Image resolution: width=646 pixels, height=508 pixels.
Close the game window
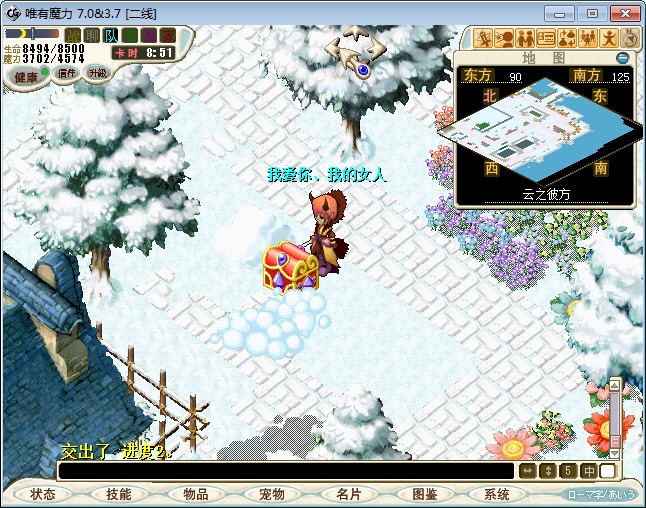pyautogui.click(x=623, y=13)
